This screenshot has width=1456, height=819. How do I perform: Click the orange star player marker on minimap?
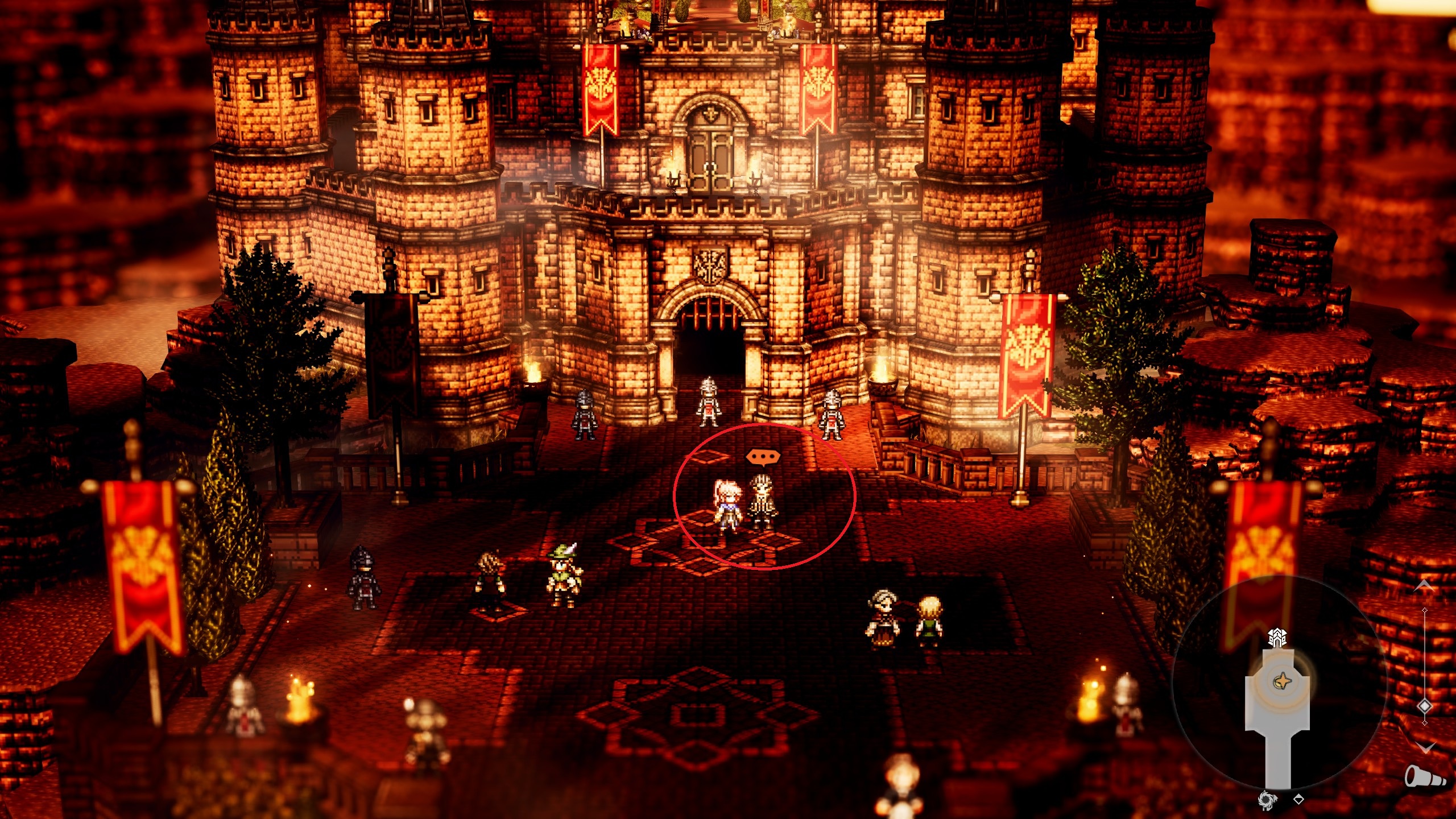click(x=1283, y=680)
